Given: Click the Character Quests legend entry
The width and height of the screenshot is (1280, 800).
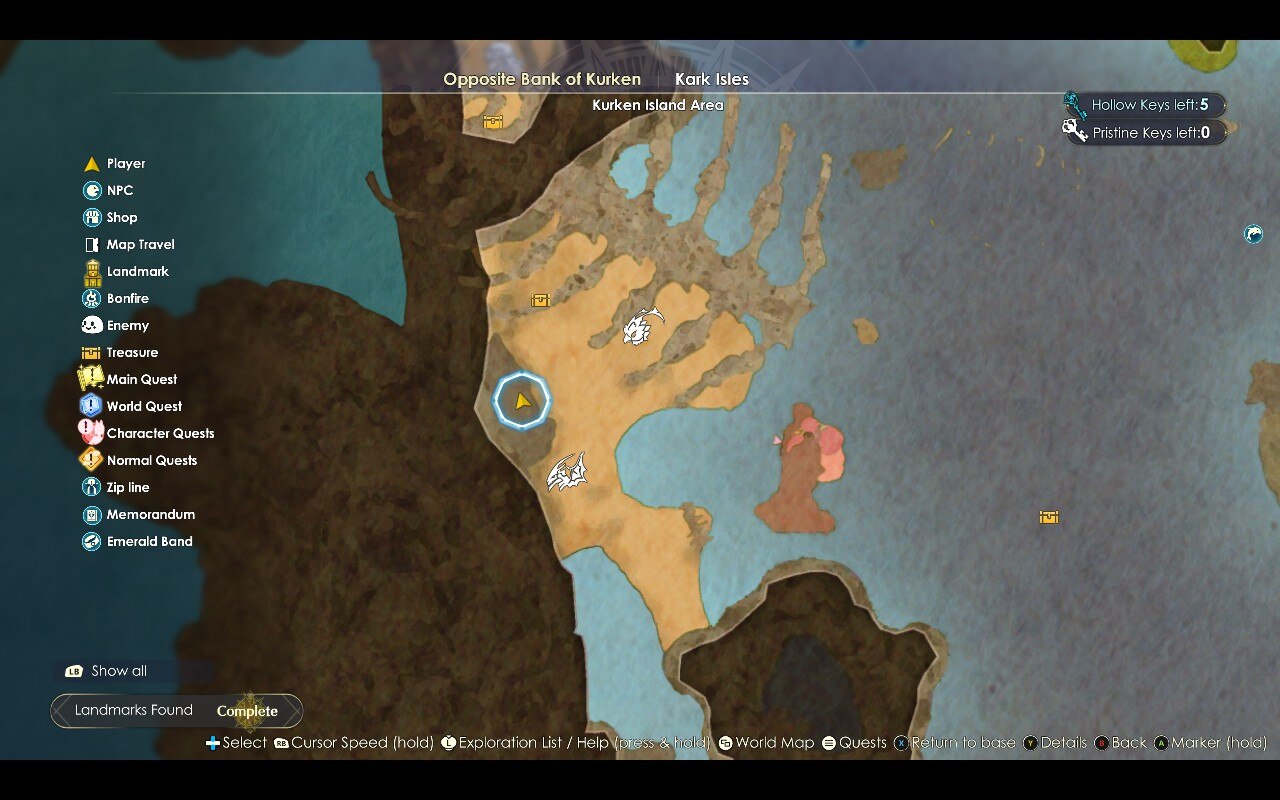Looking at the screenshot, I should (x=160, y=433).
